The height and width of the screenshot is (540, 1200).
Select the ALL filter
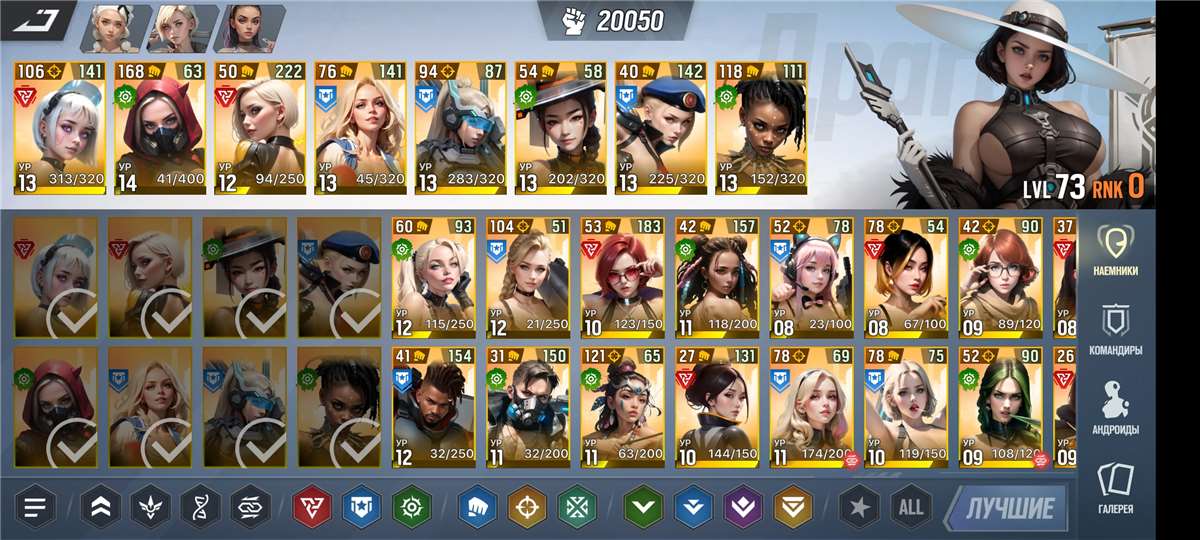(910, 507)
